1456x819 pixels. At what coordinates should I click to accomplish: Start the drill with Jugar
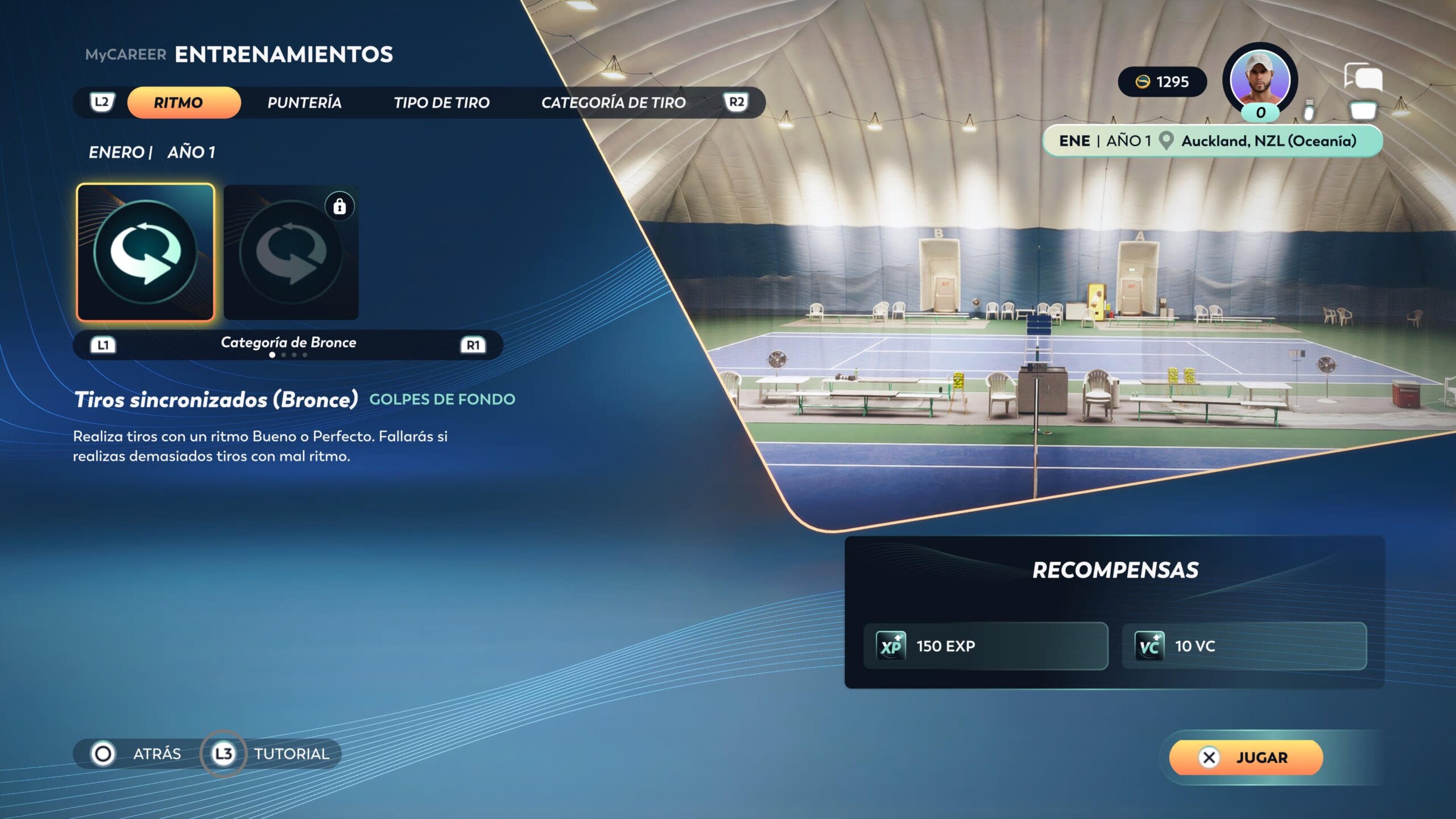[x=1246, y=757]
